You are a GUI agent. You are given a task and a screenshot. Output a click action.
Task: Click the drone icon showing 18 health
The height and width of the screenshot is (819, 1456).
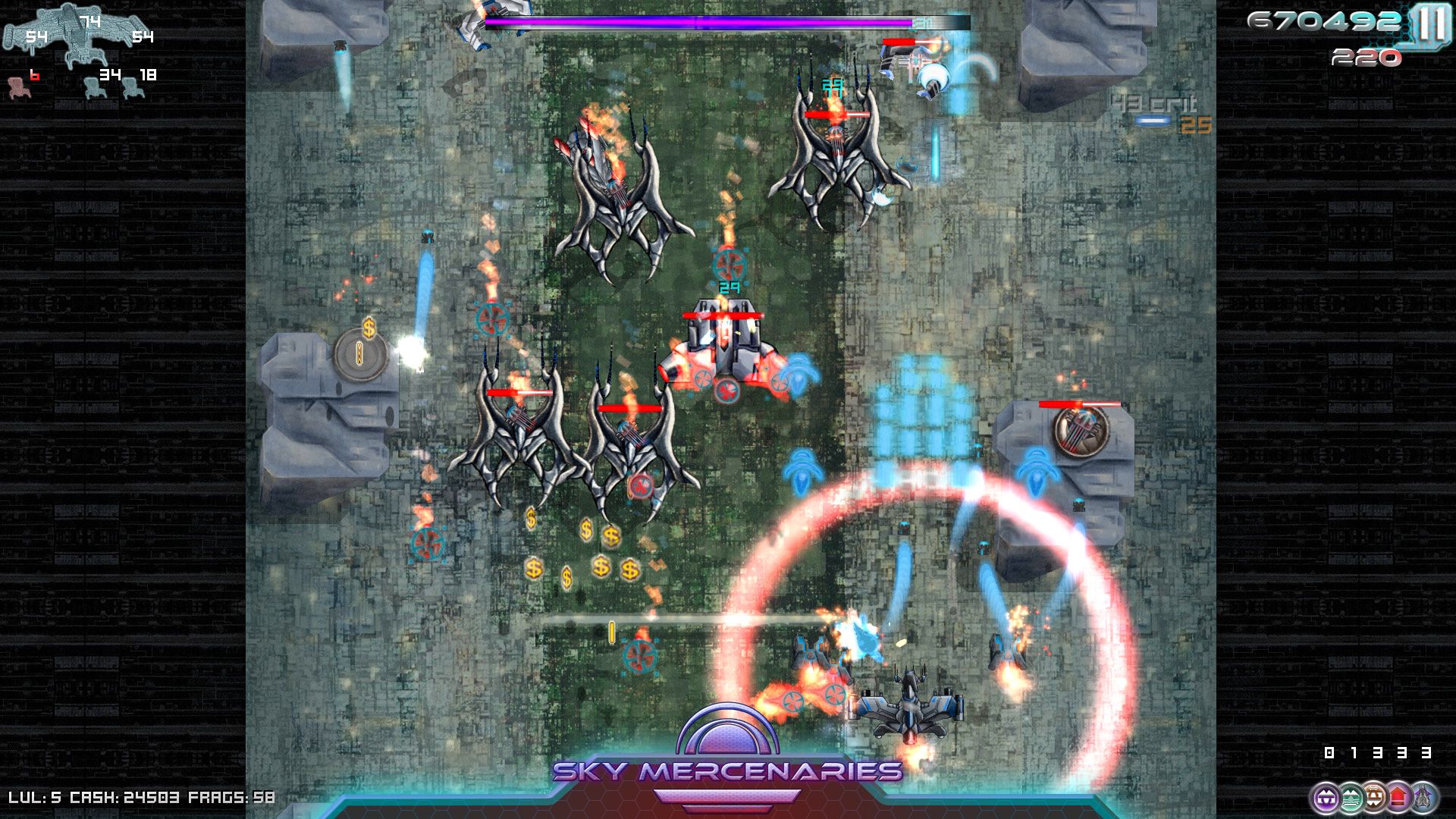pos(133,89)
